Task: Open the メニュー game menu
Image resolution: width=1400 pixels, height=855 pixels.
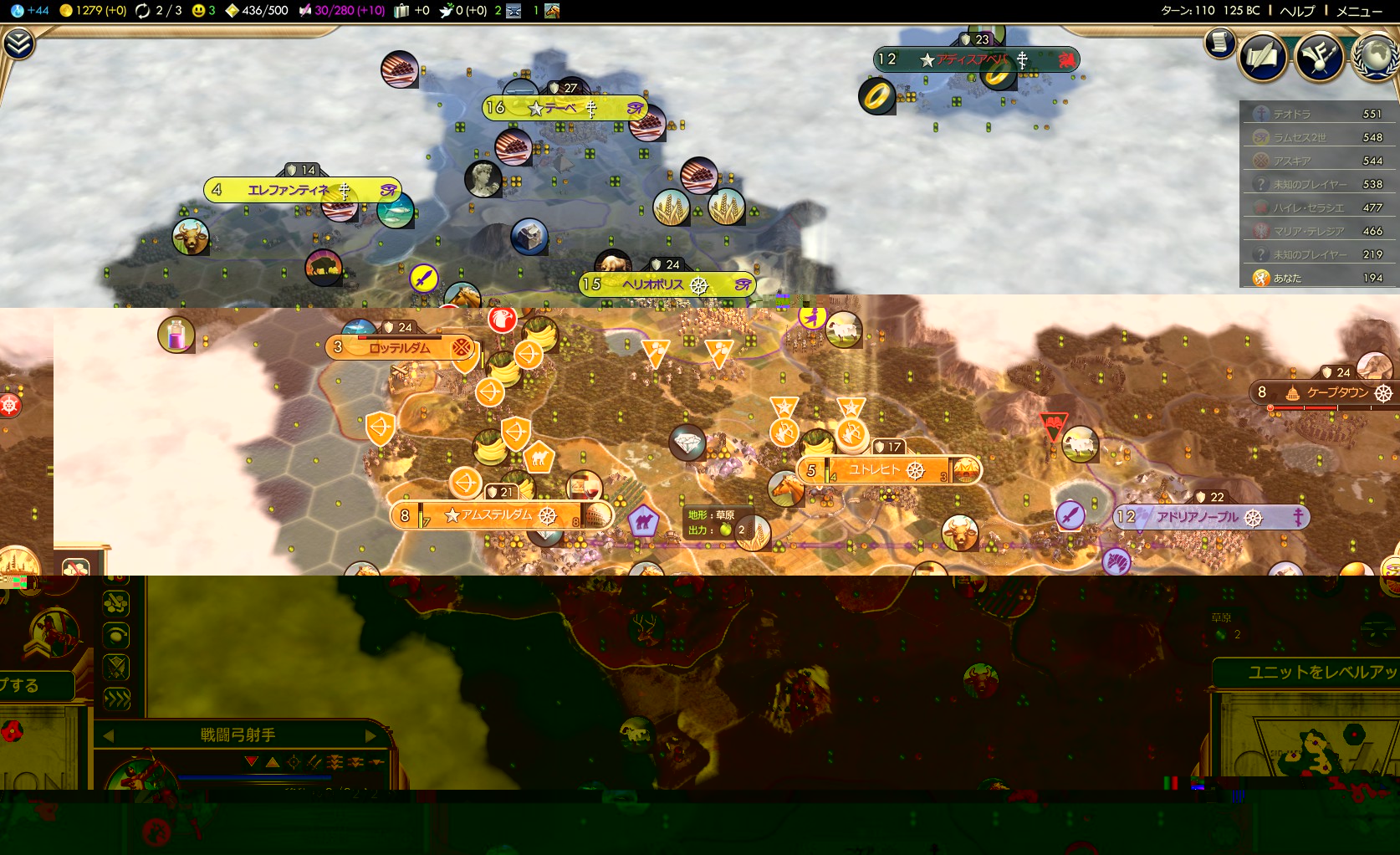Action: (x=1359, y=11)
